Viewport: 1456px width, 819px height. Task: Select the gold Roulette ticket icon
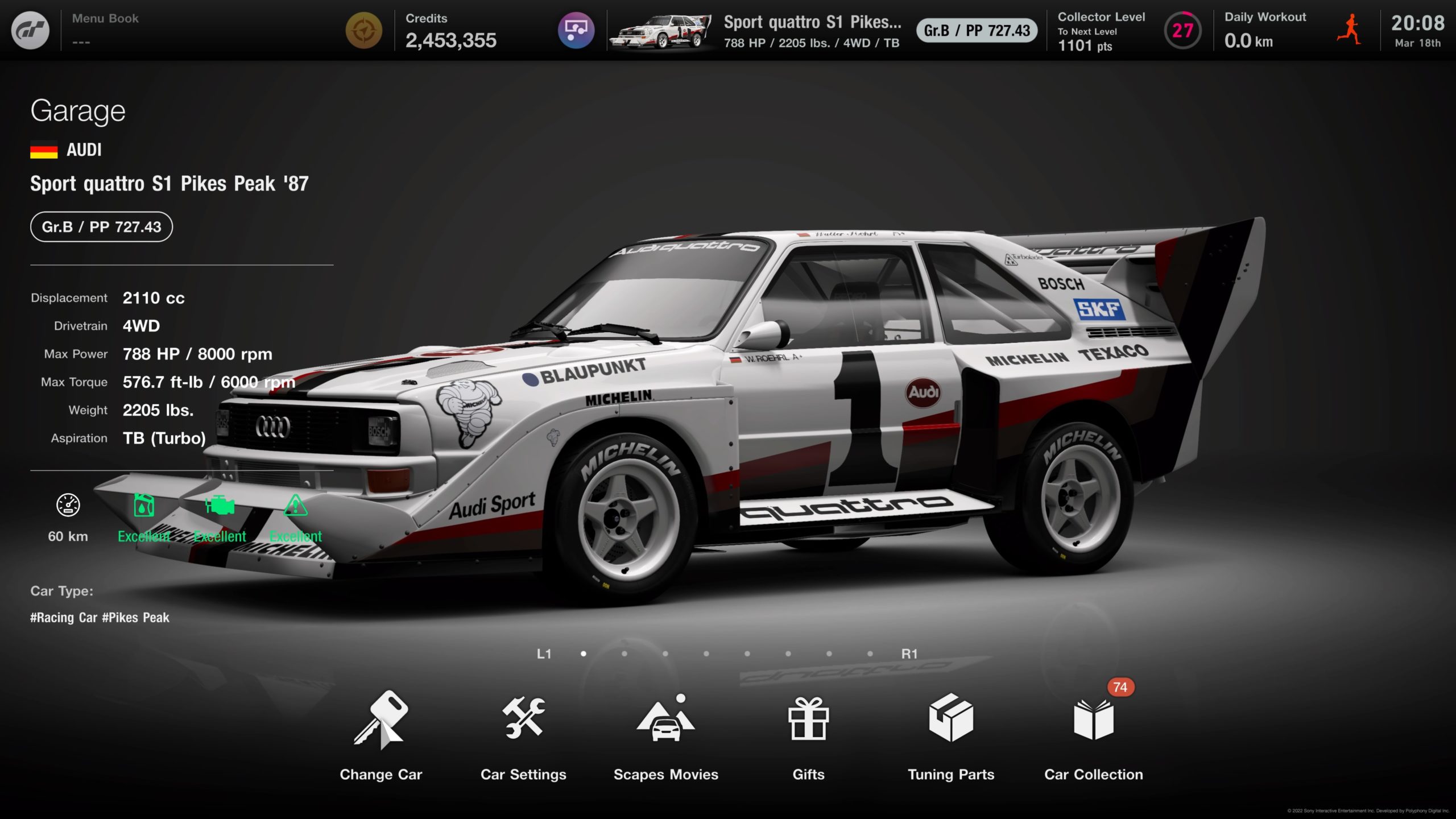pos(364,31)
